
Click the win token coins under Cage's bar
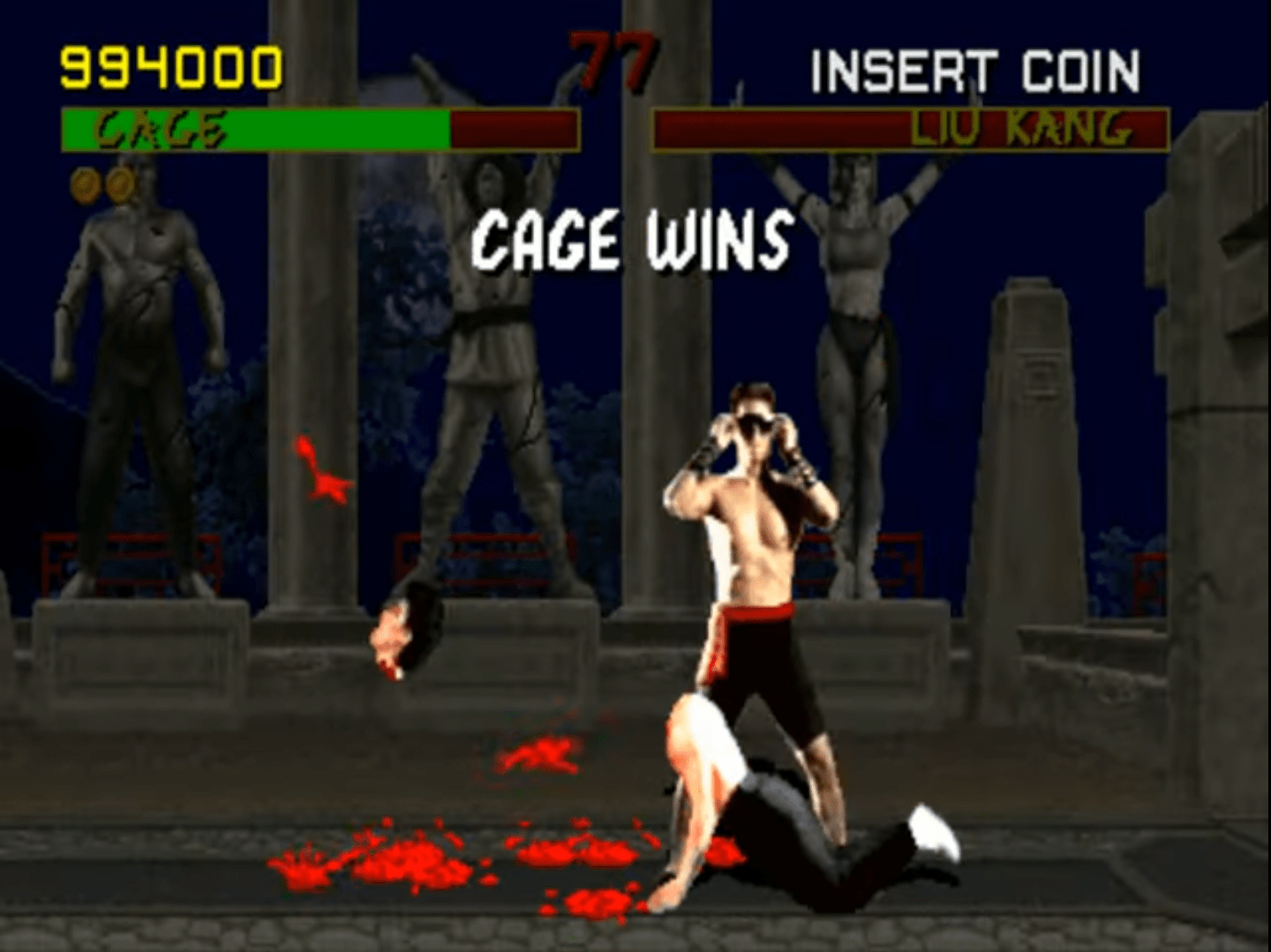[x=100, y=186]
